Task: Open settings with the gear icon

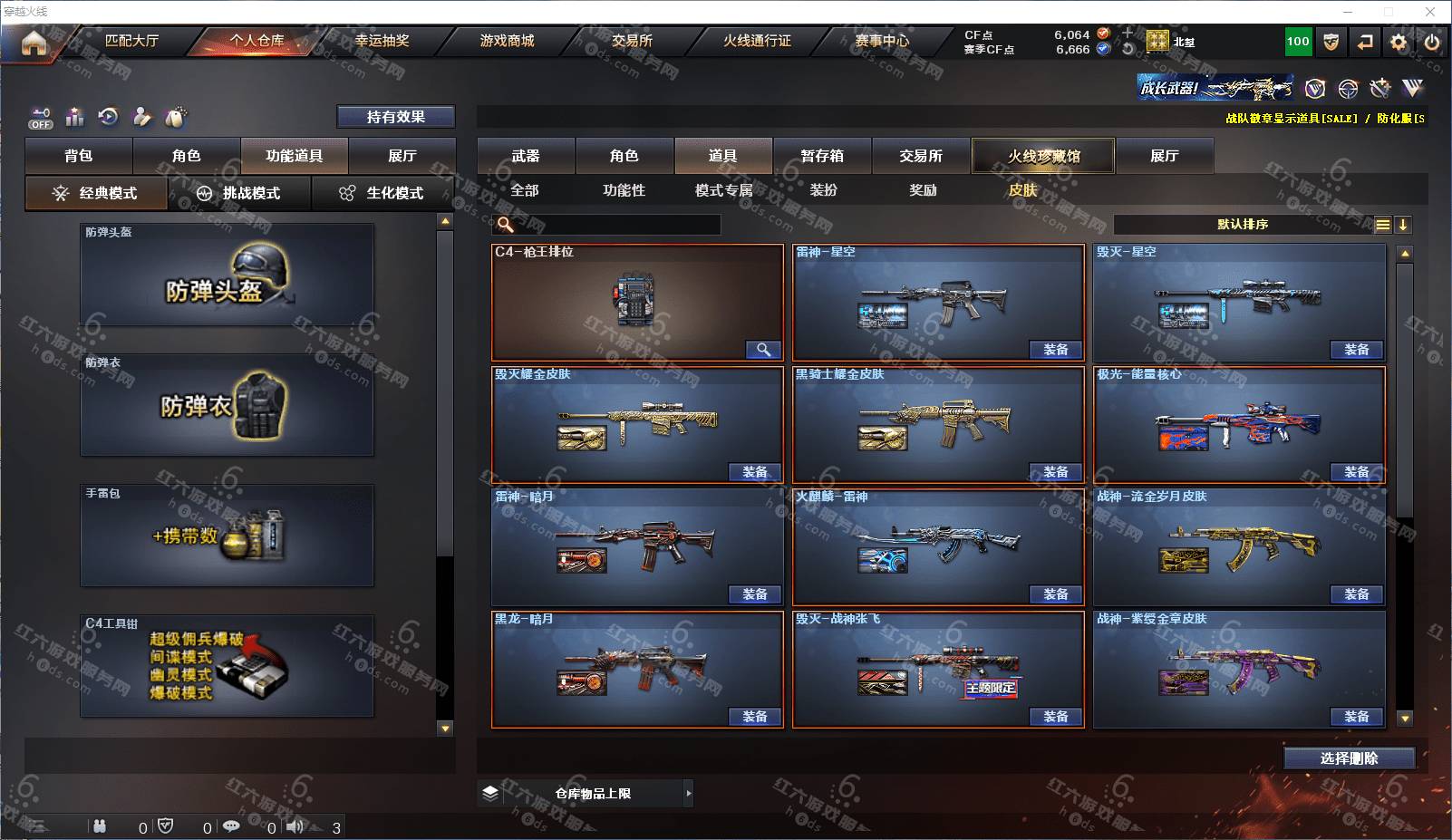Action: (1399, 42)
